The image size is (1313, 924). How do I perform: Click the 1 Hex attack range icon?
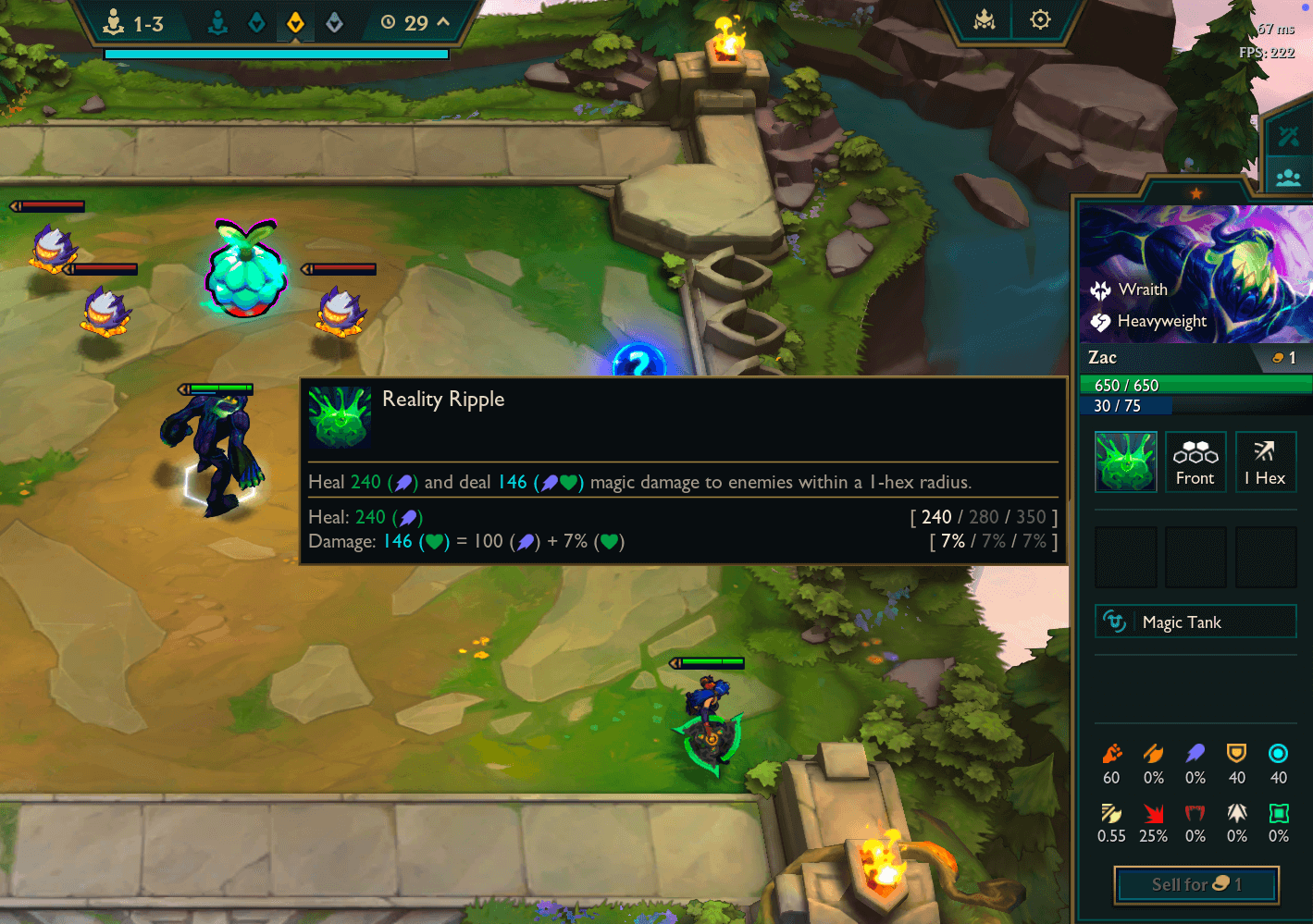[x=1266, y=462]
